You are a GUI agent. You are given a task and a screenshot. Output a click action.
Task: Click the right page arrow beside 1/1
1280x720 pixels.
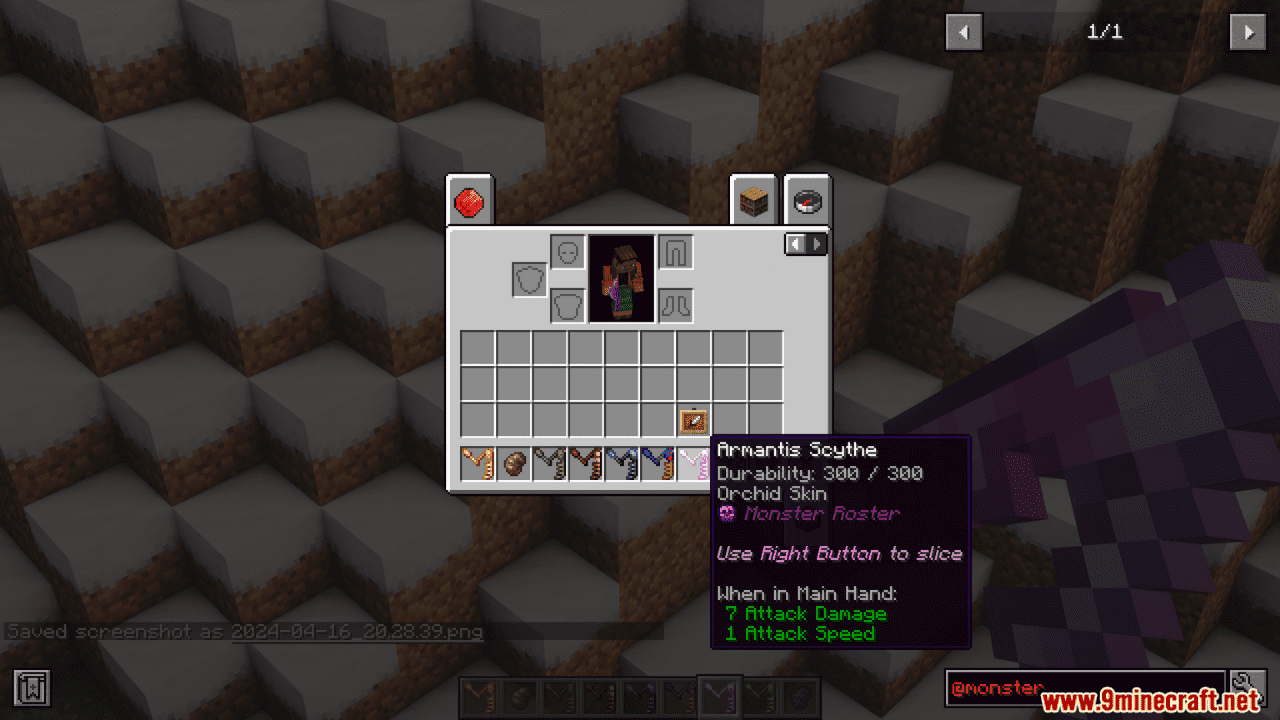point(1246,32)
